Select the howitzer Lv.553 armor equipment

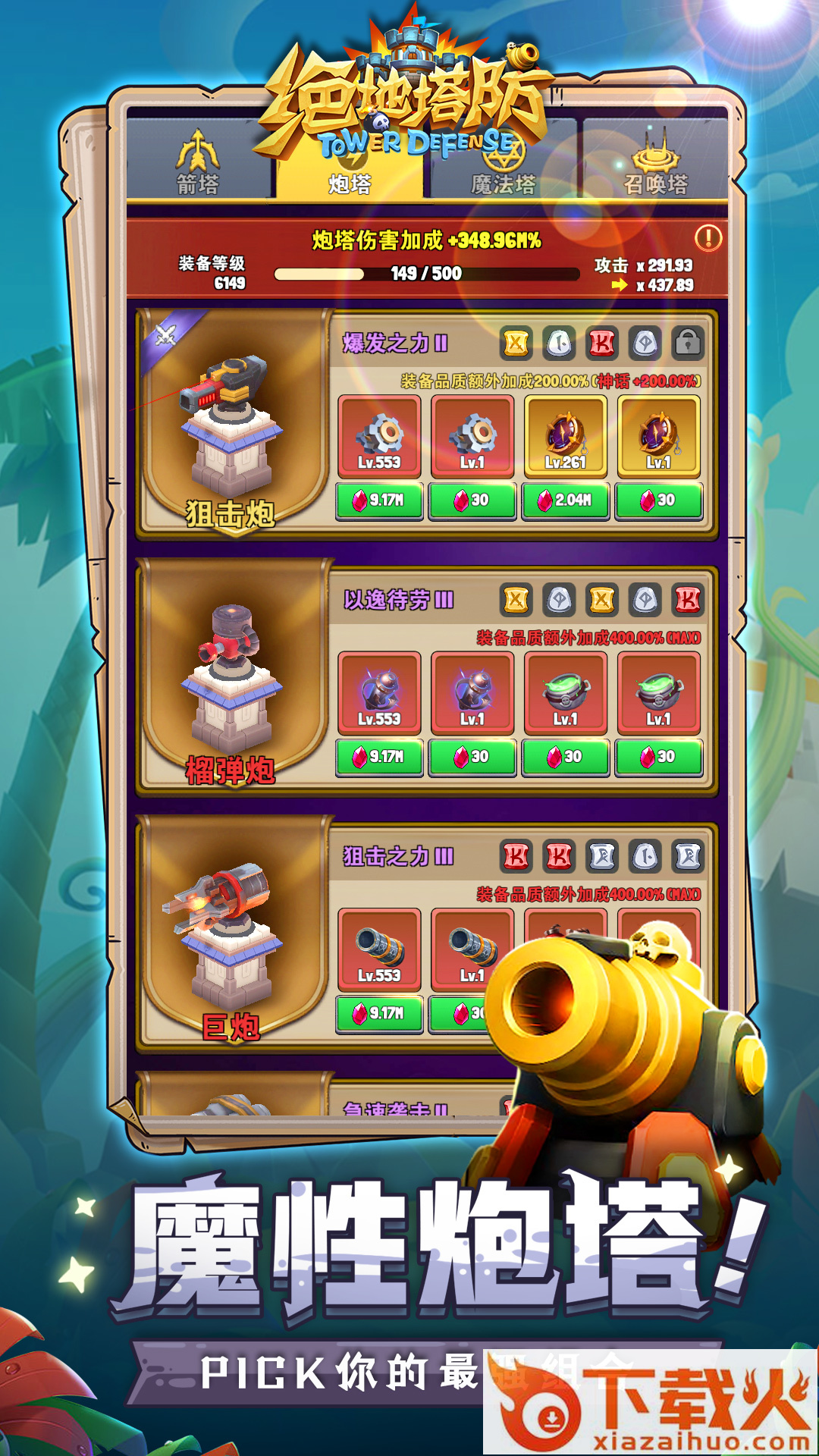tap(379, 692)
